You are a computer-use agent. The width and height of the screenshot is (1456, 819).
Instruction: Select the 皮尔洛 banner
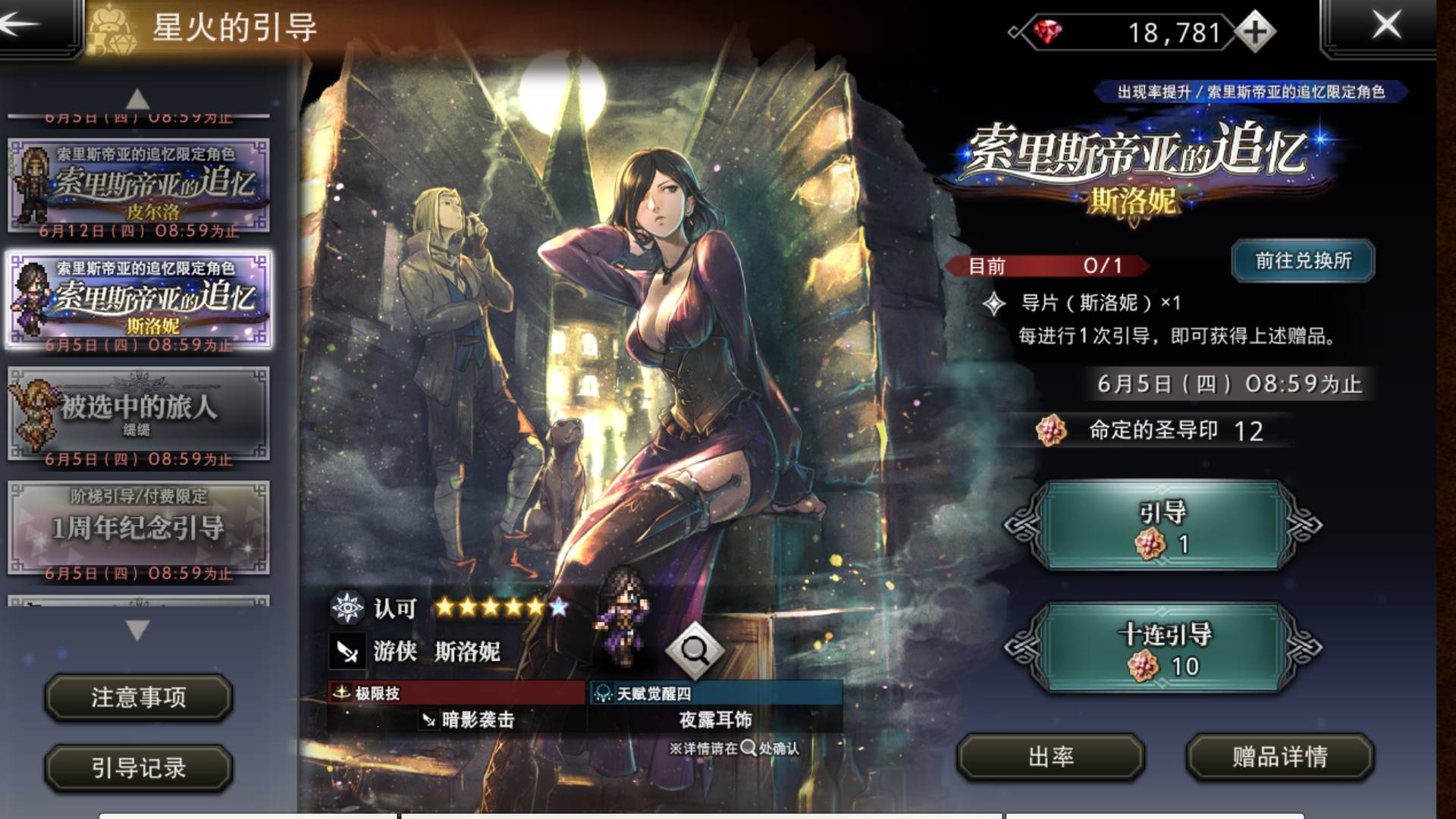coord(139,184)
